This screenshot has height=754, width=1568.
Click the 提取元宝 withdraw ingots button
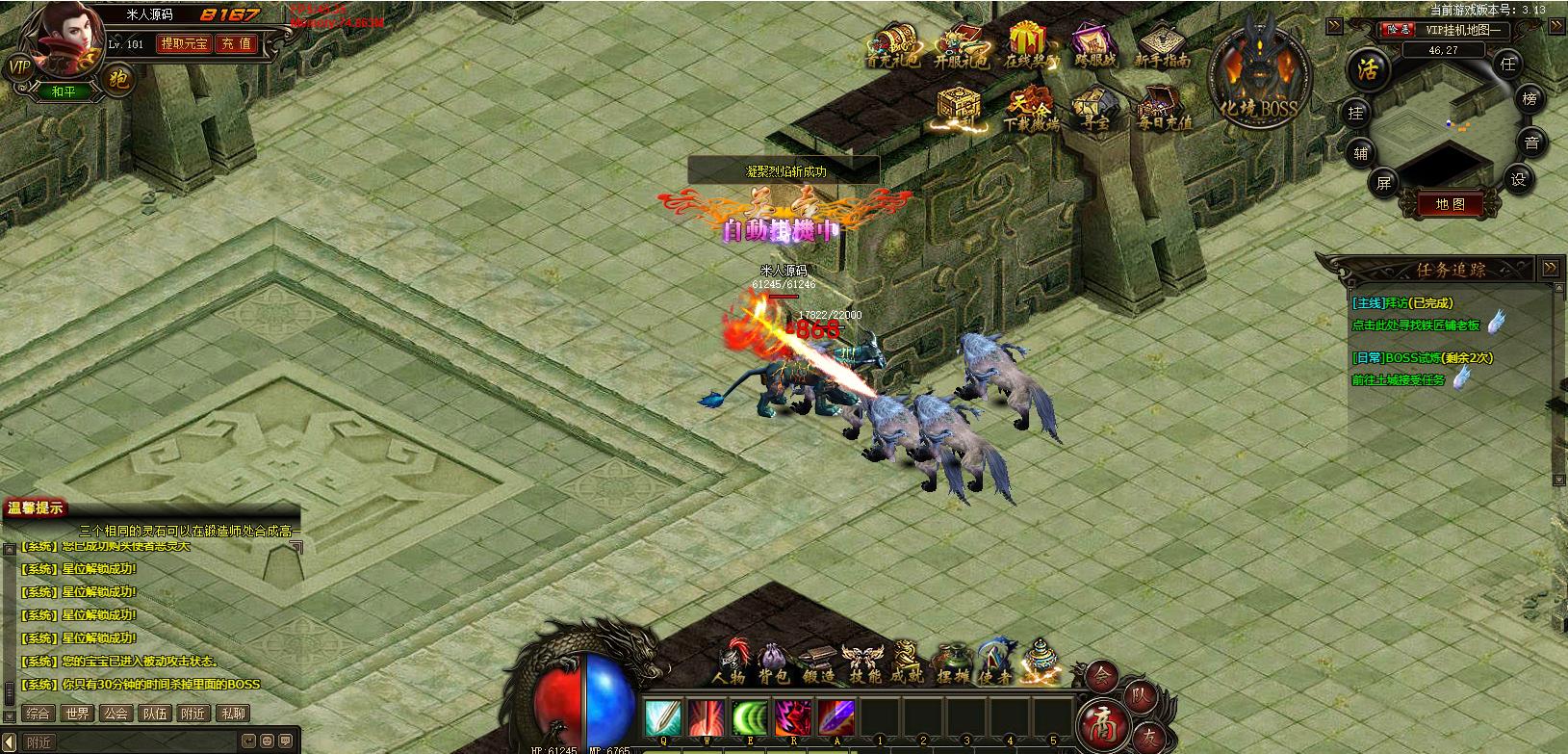click(x=183, y=43)
